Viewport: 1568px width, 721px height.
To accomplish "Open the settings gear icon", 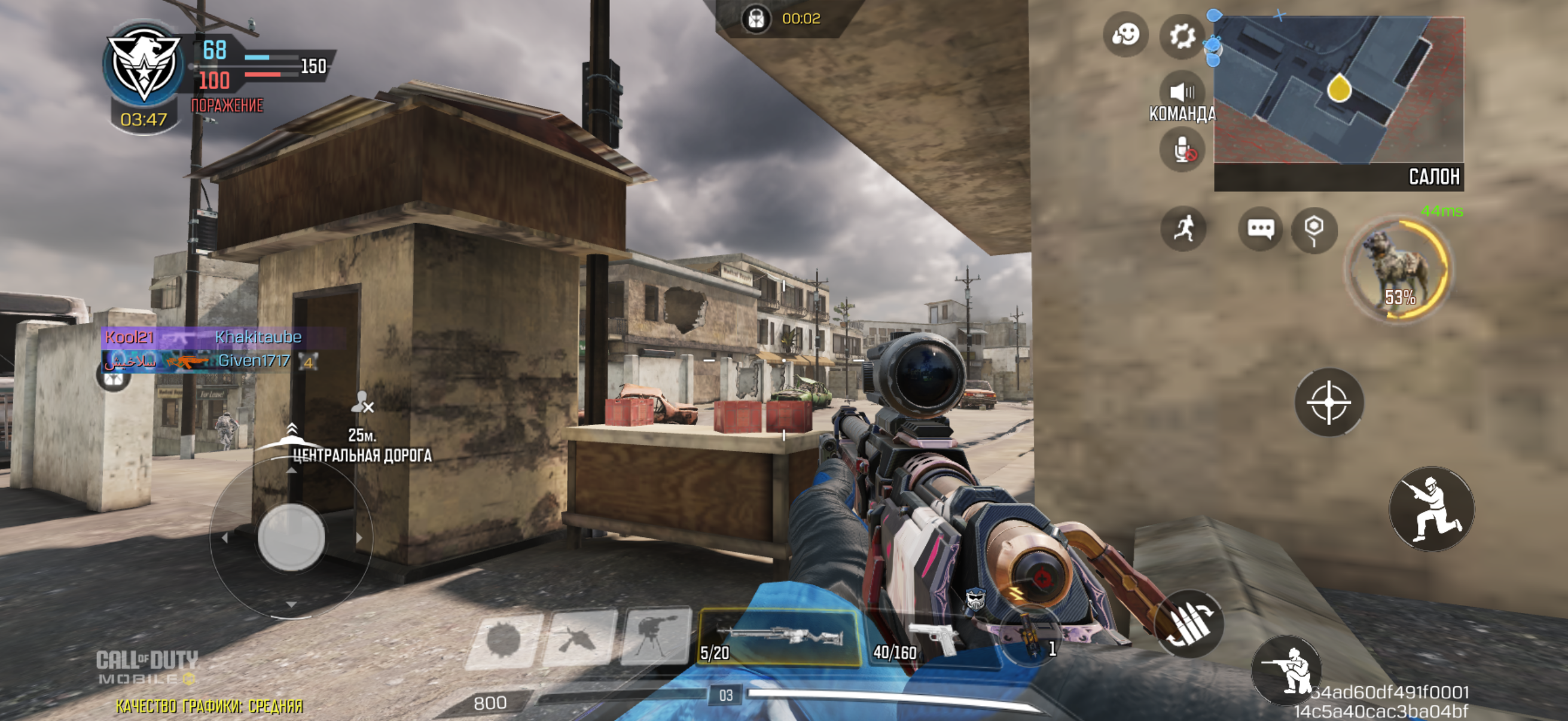I will click(x=1182, y=36).
